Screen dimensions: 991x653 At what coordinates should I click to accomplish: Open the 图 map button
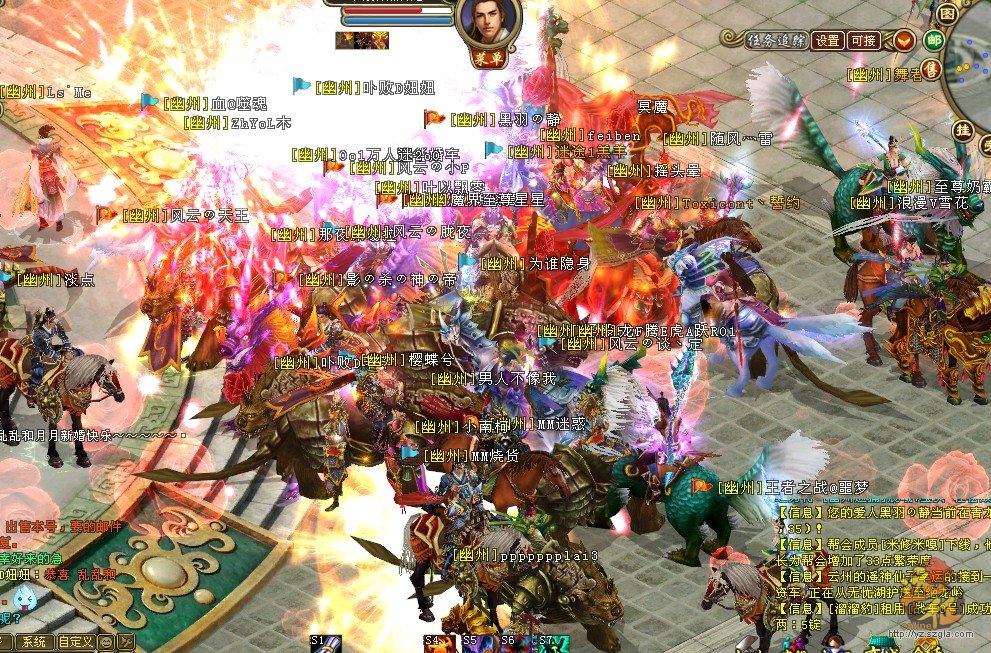coord(947,14)
